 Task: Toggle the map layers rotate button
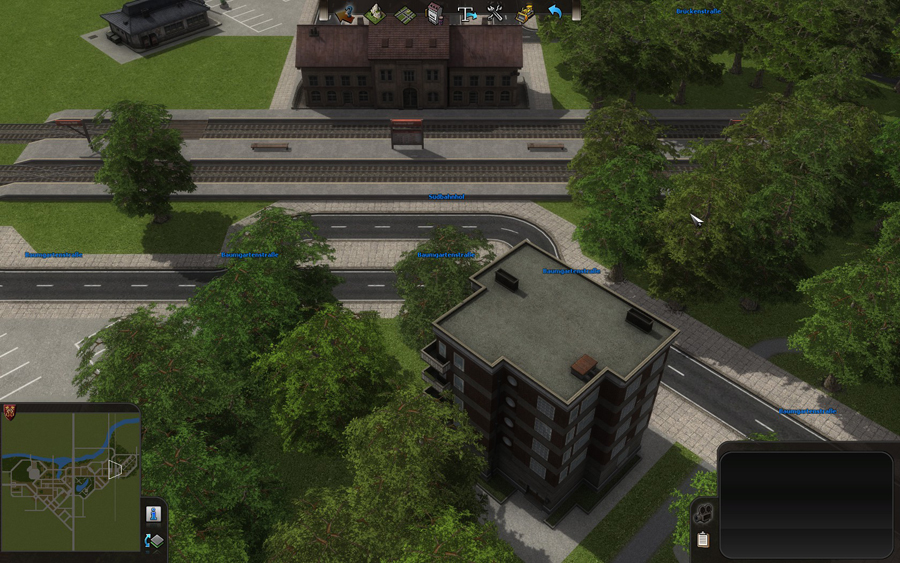(154, 541)
